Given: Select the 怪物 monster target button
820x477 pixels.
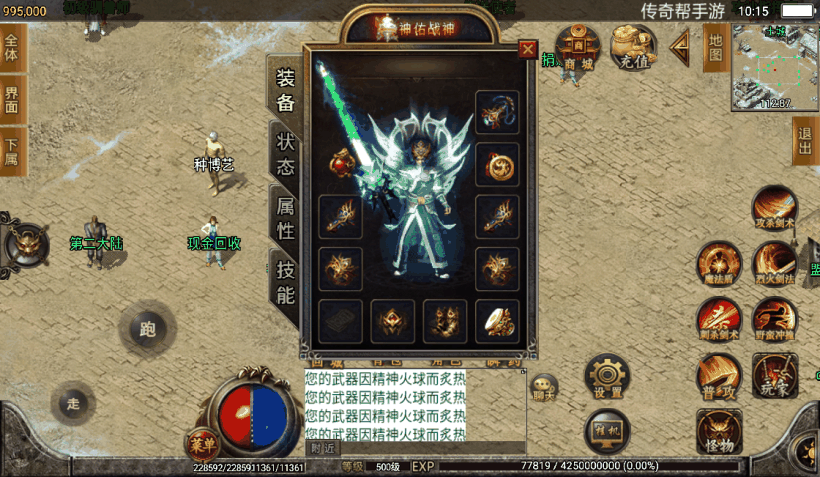Looking at the screenshot, I should click(719, 431).
